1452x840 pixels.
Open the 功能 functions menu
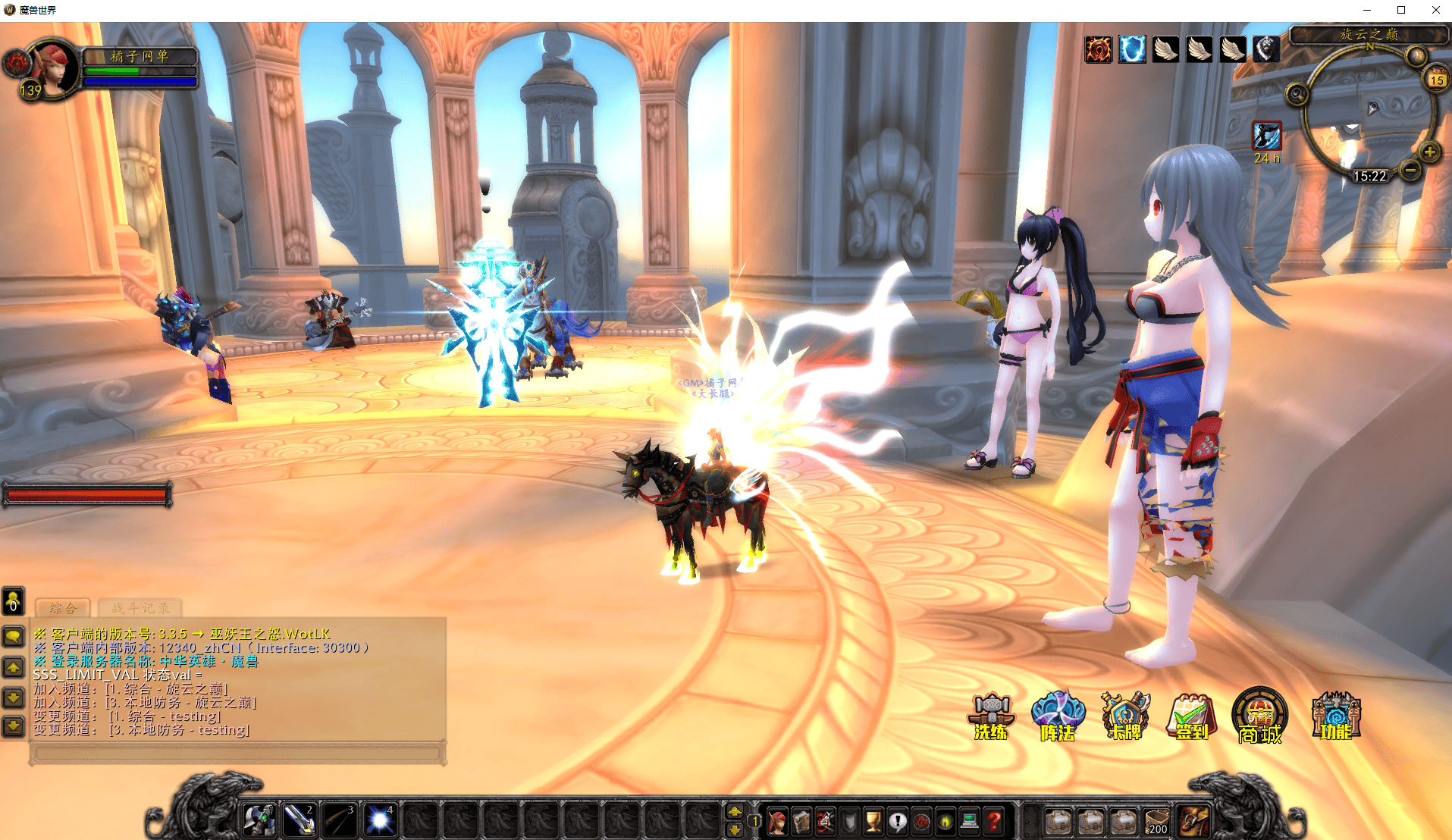click(x=1336, y=716)
